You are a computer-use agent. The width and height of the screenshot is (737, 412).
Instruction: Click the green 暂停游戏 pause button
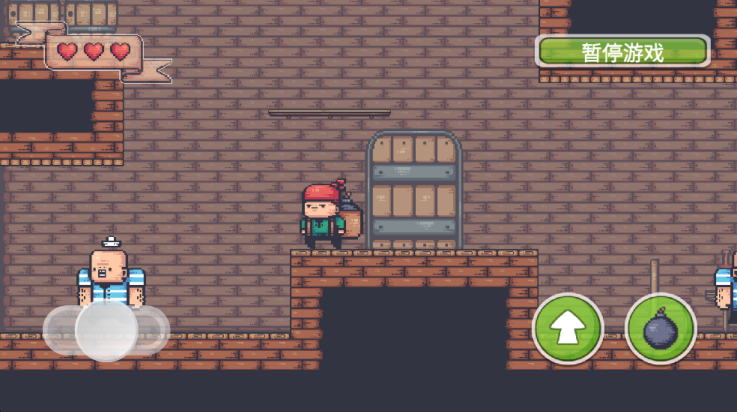click(x=622, y=51)
